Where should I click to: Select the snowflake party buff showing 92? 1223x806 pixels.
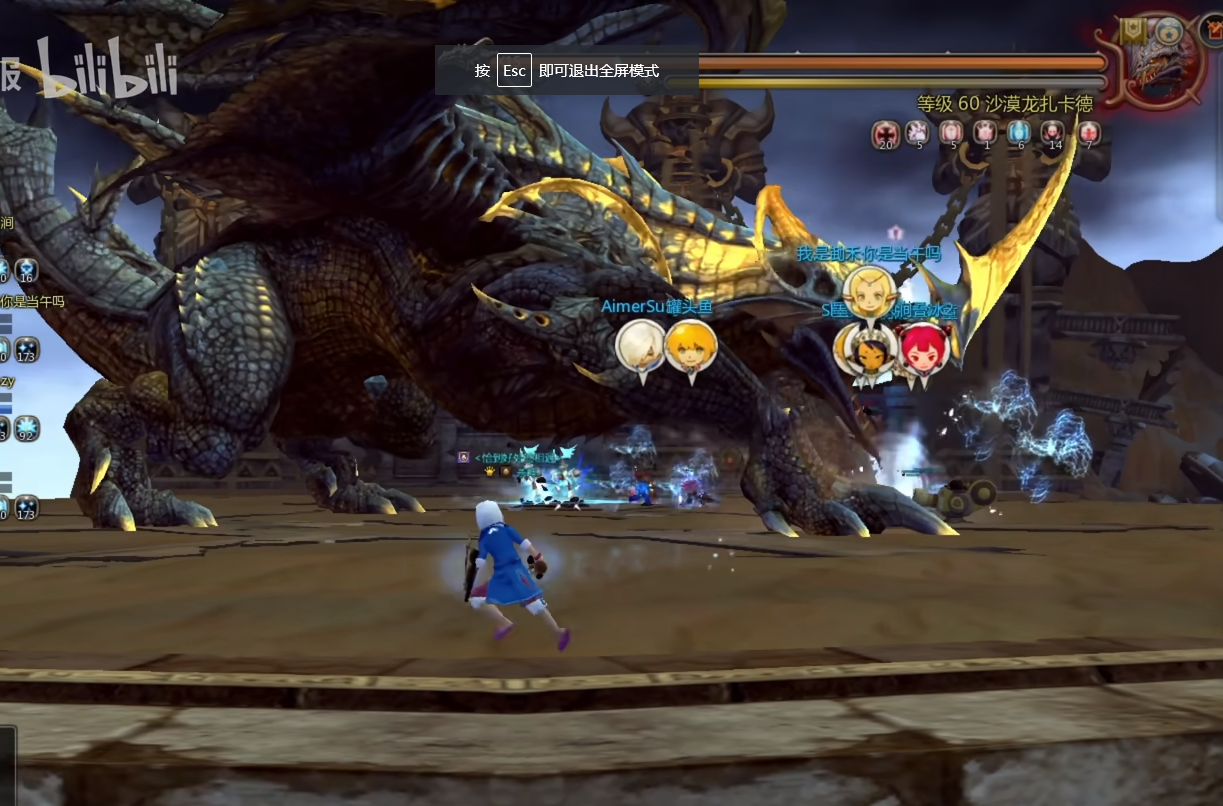26,428
